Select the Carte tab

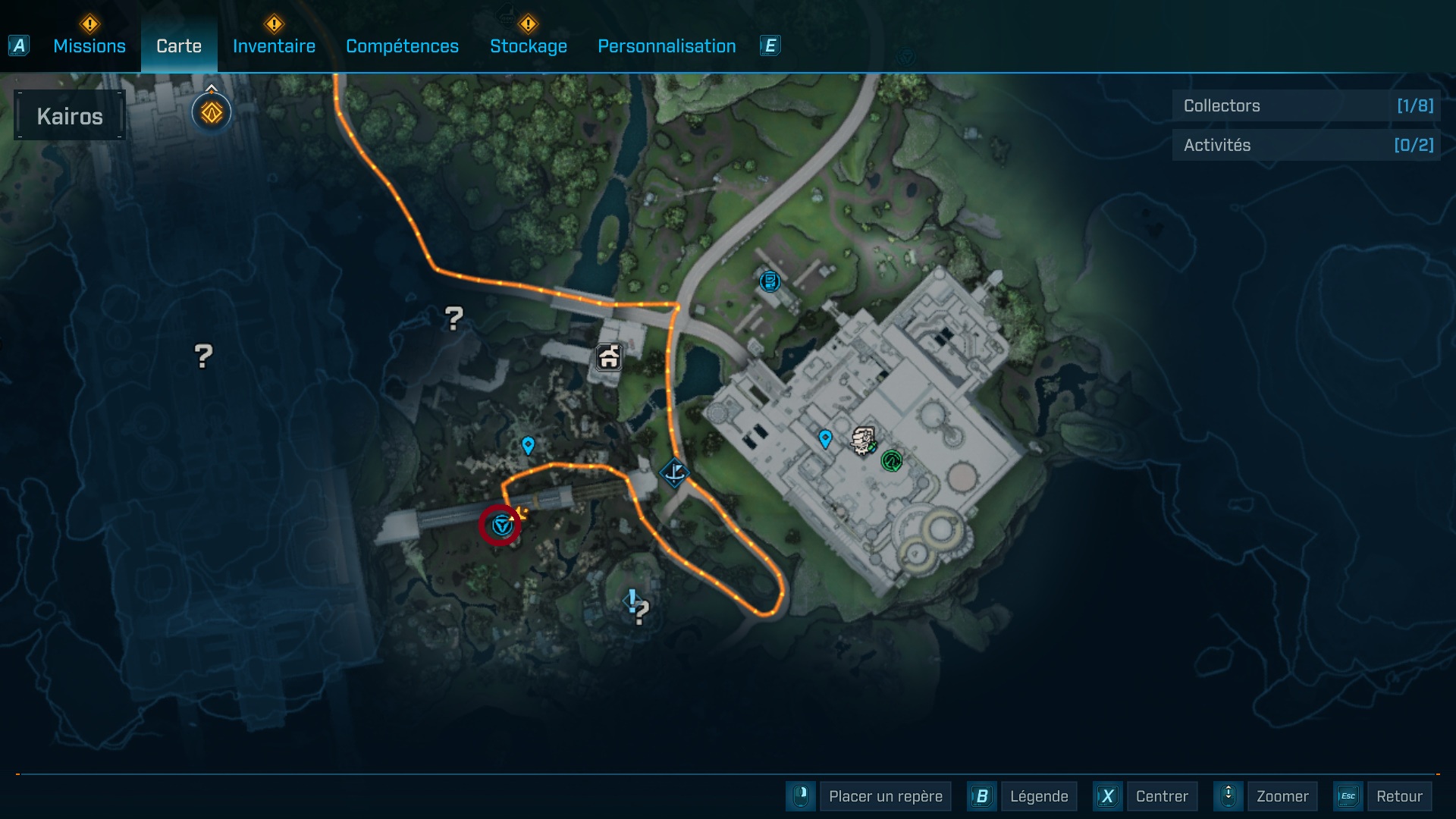(179, 46)
